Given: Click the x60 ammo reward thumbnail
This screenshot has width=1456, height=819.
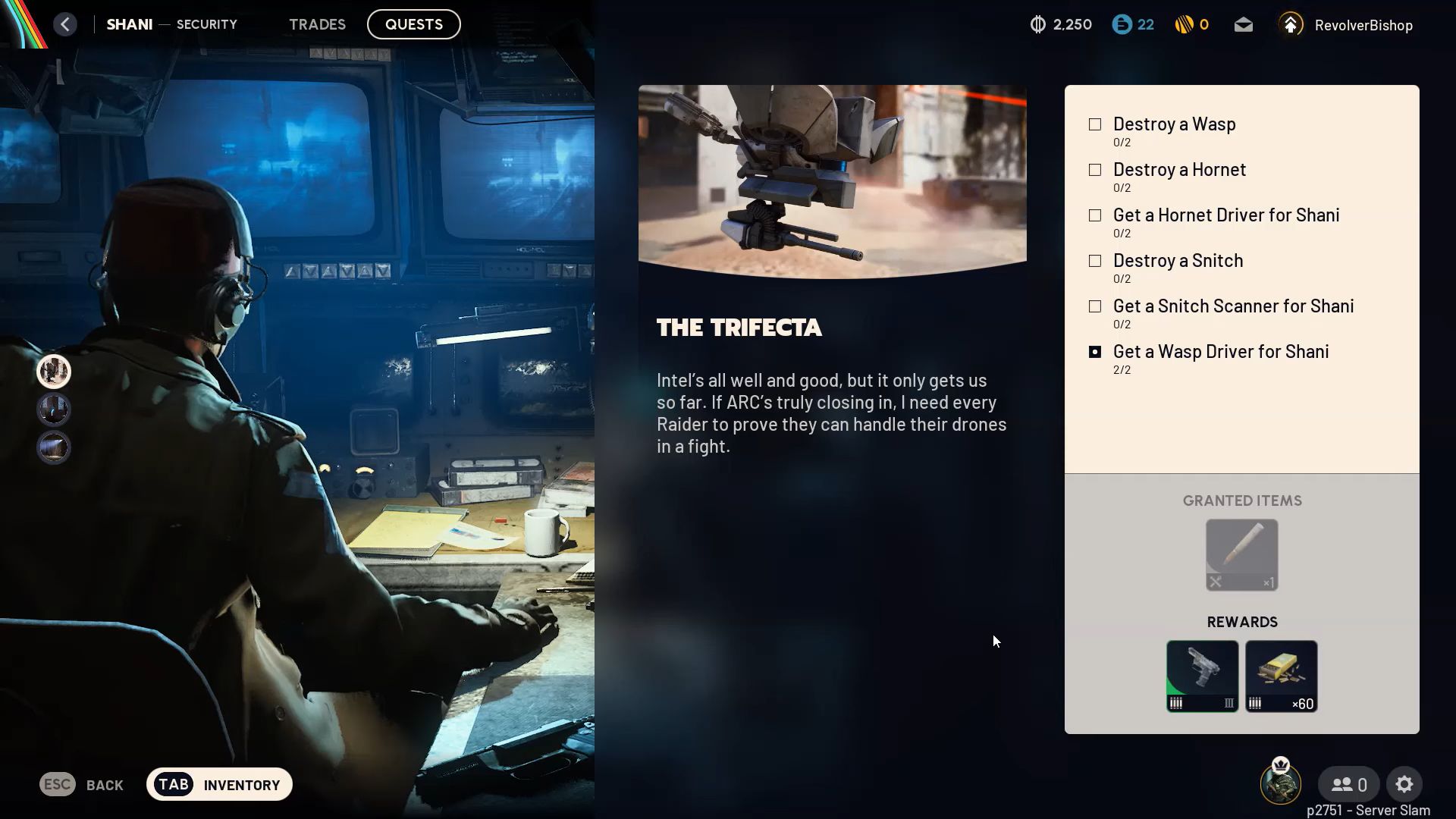Looking at the screenshot, I should (x=1282, y=675).
